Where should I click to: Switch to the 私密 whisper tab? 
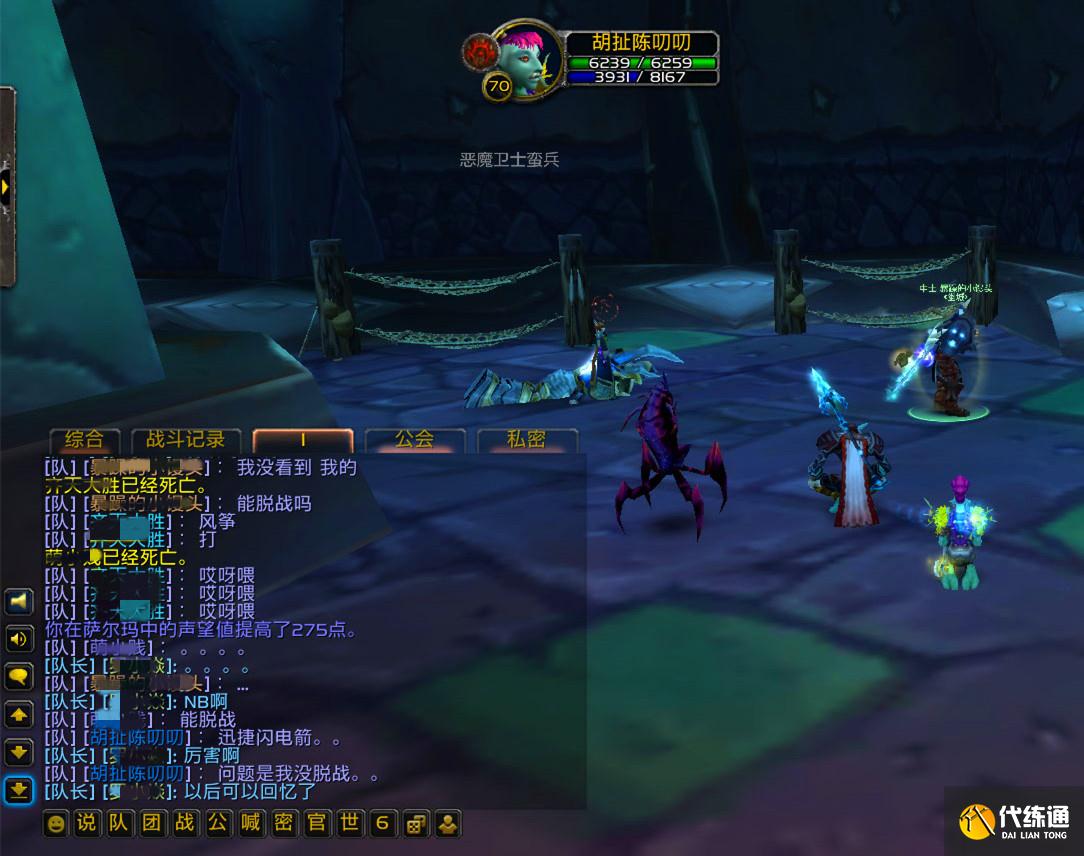(x=527, y=440)
